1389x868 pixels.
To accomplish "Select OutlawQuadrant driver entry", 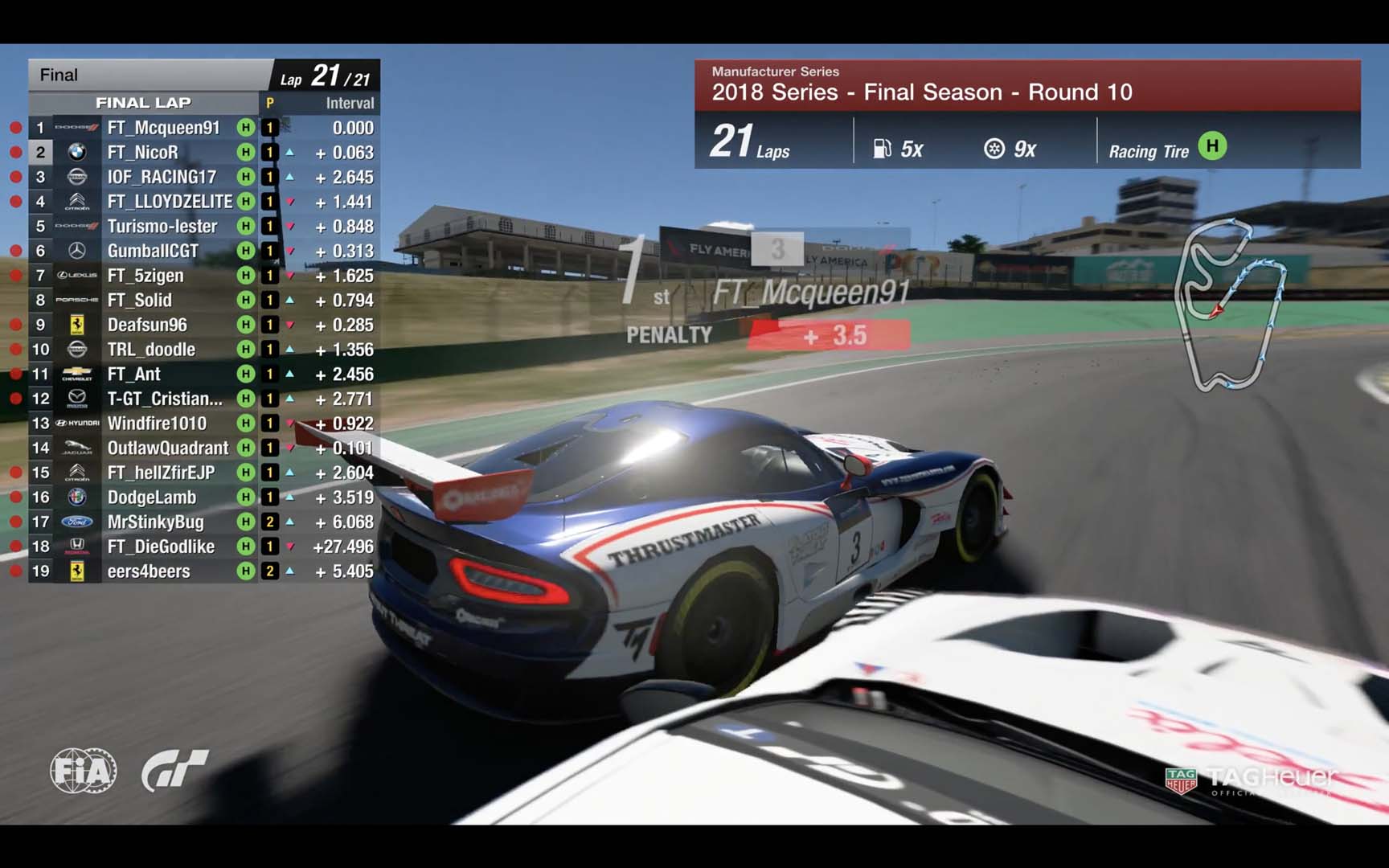I will (x=168, y=448).
